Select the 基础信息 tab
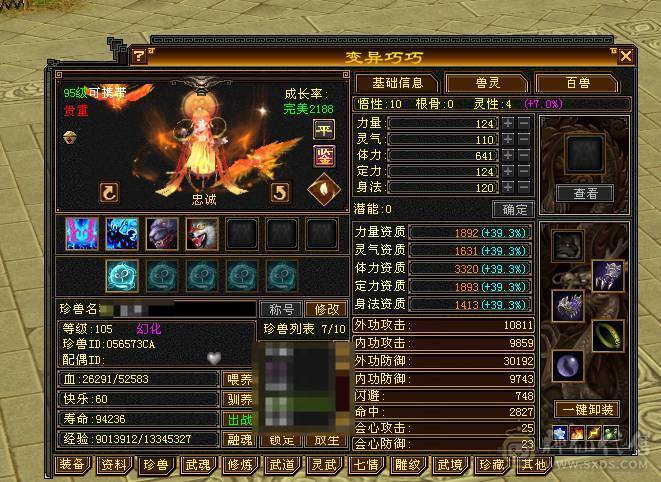This screenshot has width=661, height=482. coord(397,83)
